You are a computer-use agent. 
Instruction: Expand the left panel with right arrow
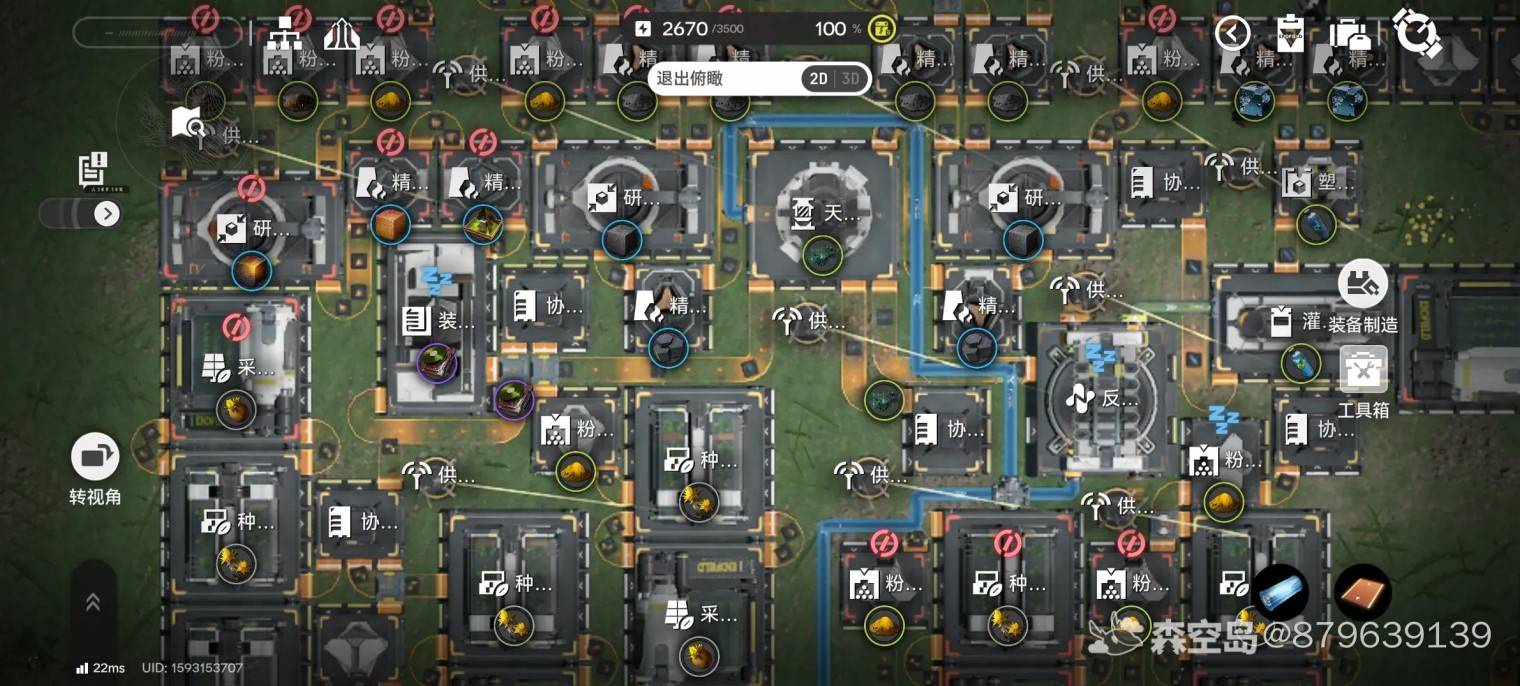tap(106, 213)
